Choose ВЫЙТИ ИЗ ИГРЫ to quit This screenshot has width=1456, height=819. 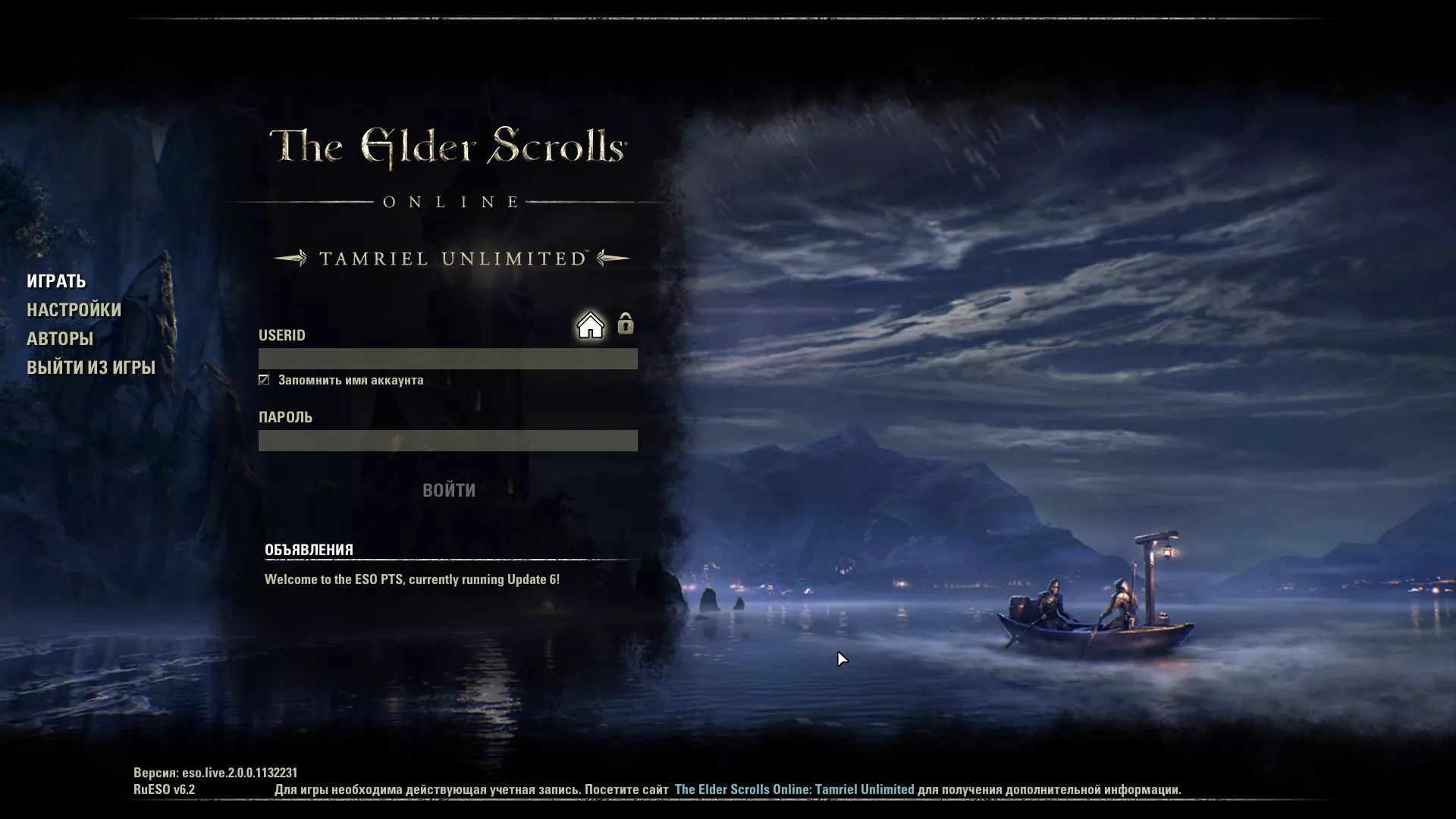(91, 368)
